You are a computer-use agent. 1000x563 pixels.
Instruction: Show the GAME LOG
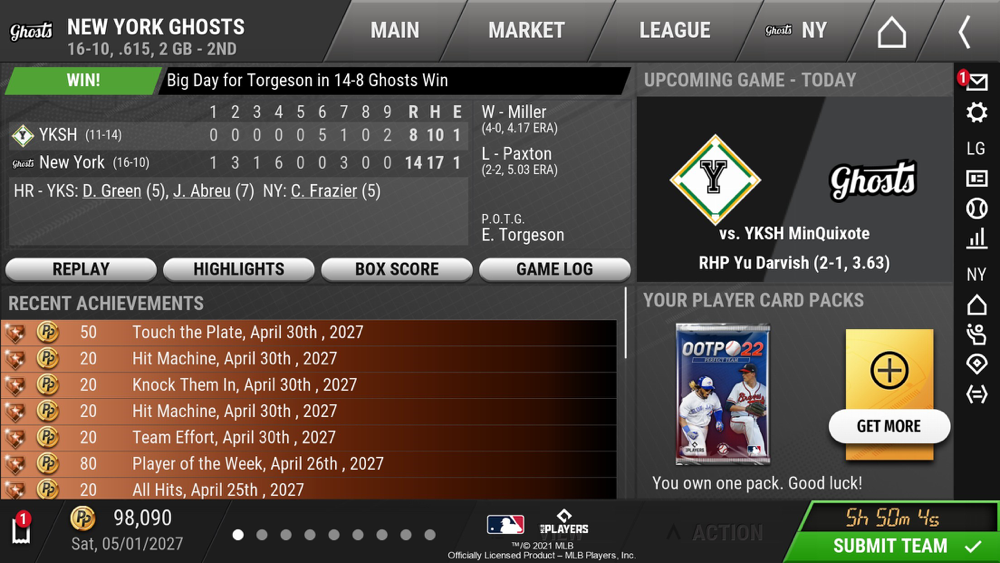coord(555,269)
